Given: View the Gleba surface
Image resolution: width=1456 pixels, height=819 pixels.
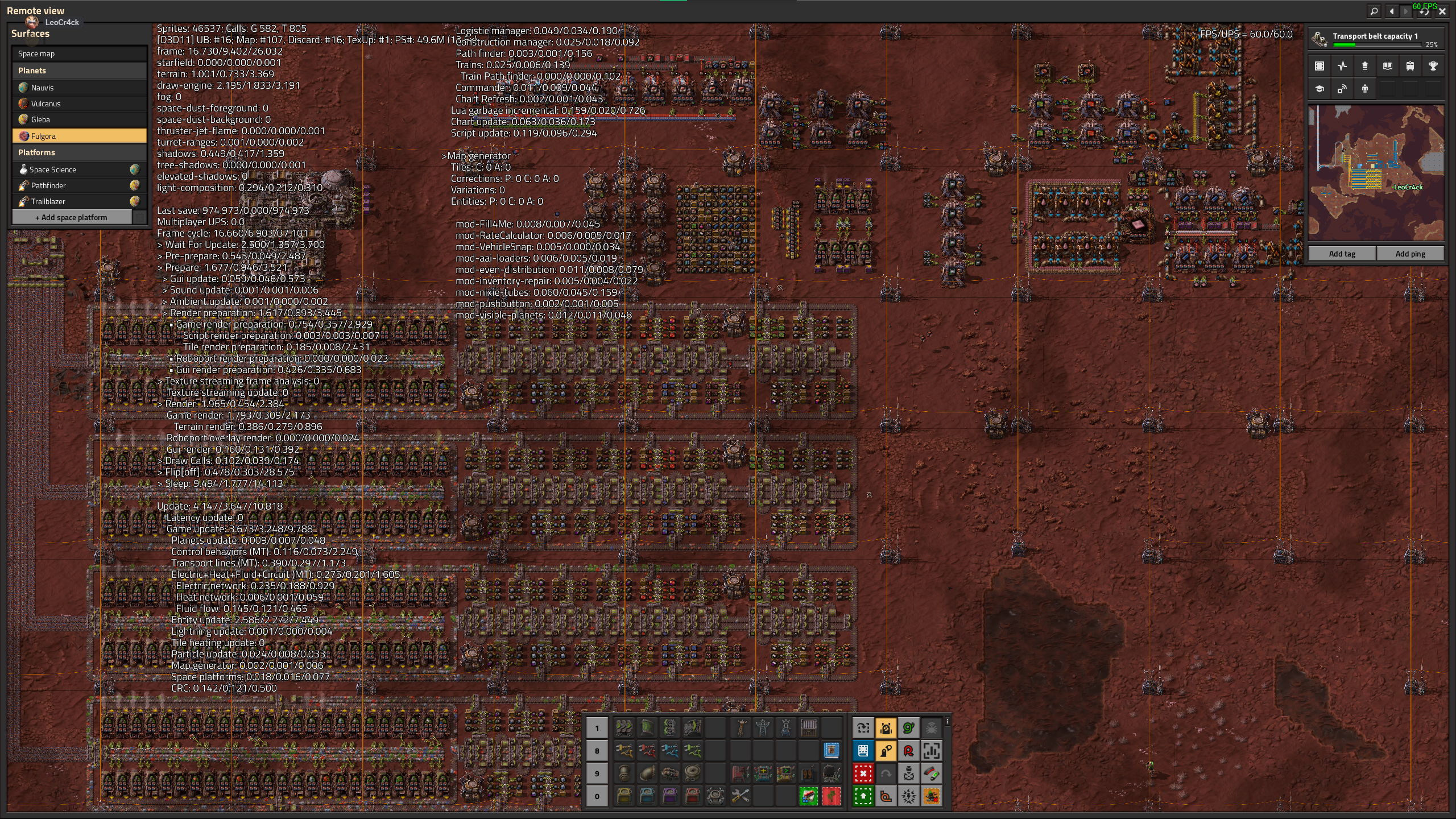Looking at the screenshot, I should tap(79, 119).
